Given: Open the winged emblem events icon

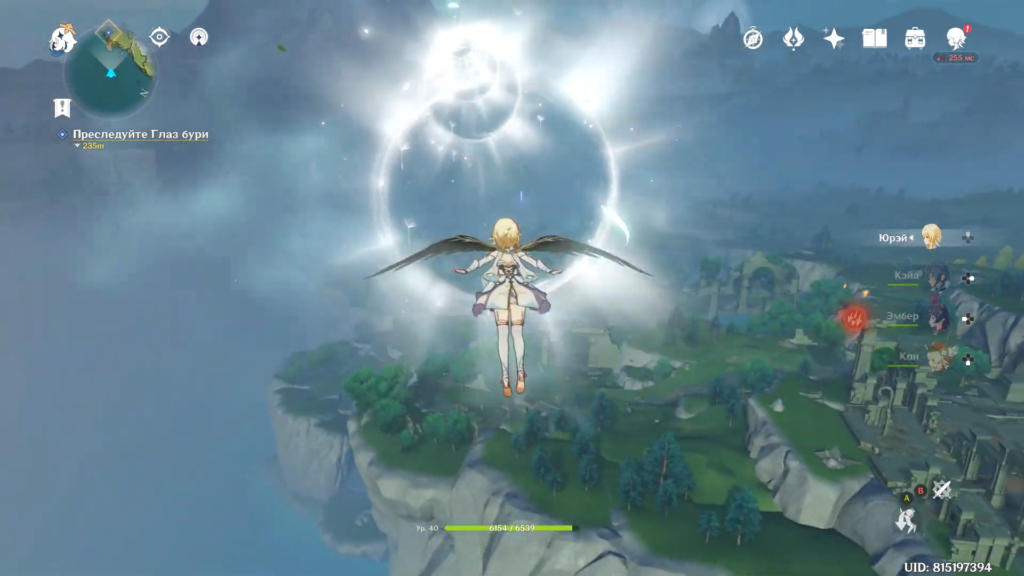Looking at the screenshot, I should pos(793,38).
